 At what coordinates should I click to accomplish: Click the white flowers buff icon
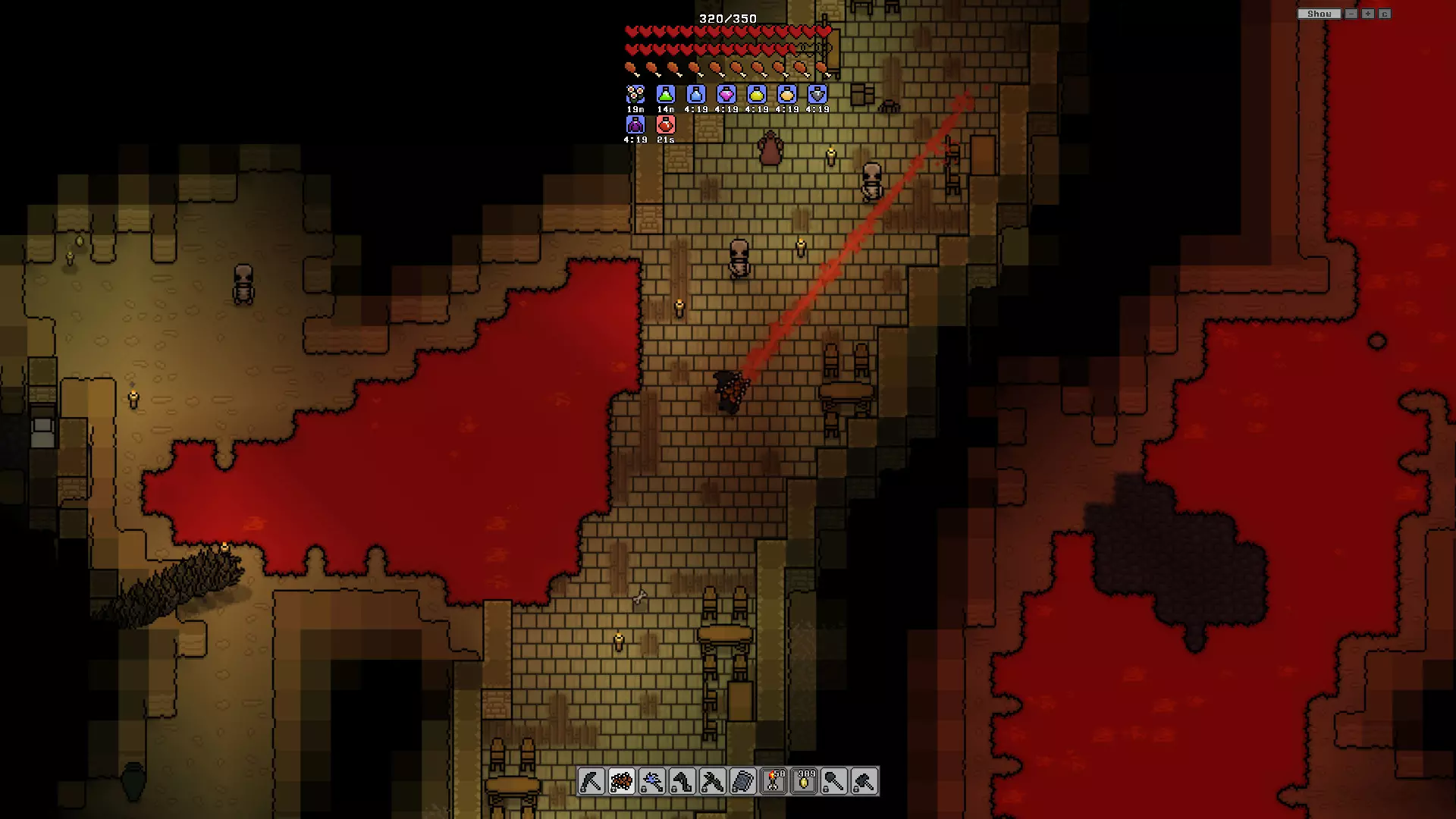[x=635, y=94]
